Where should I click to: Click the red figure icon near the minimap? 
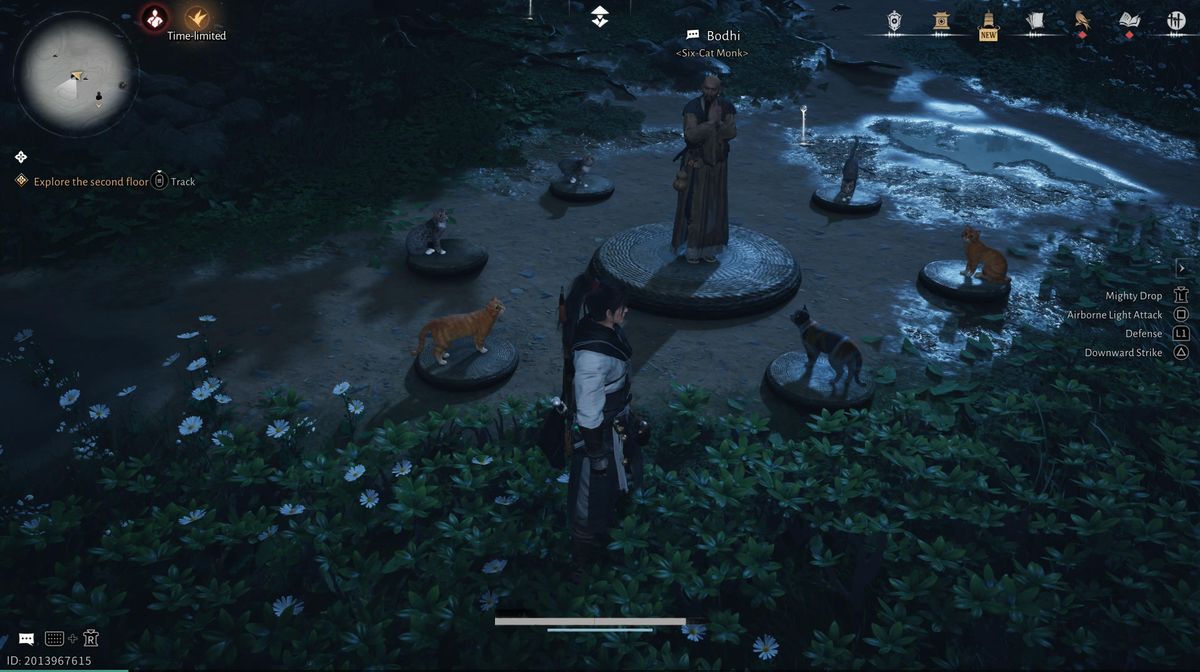(x=154, y=17)
